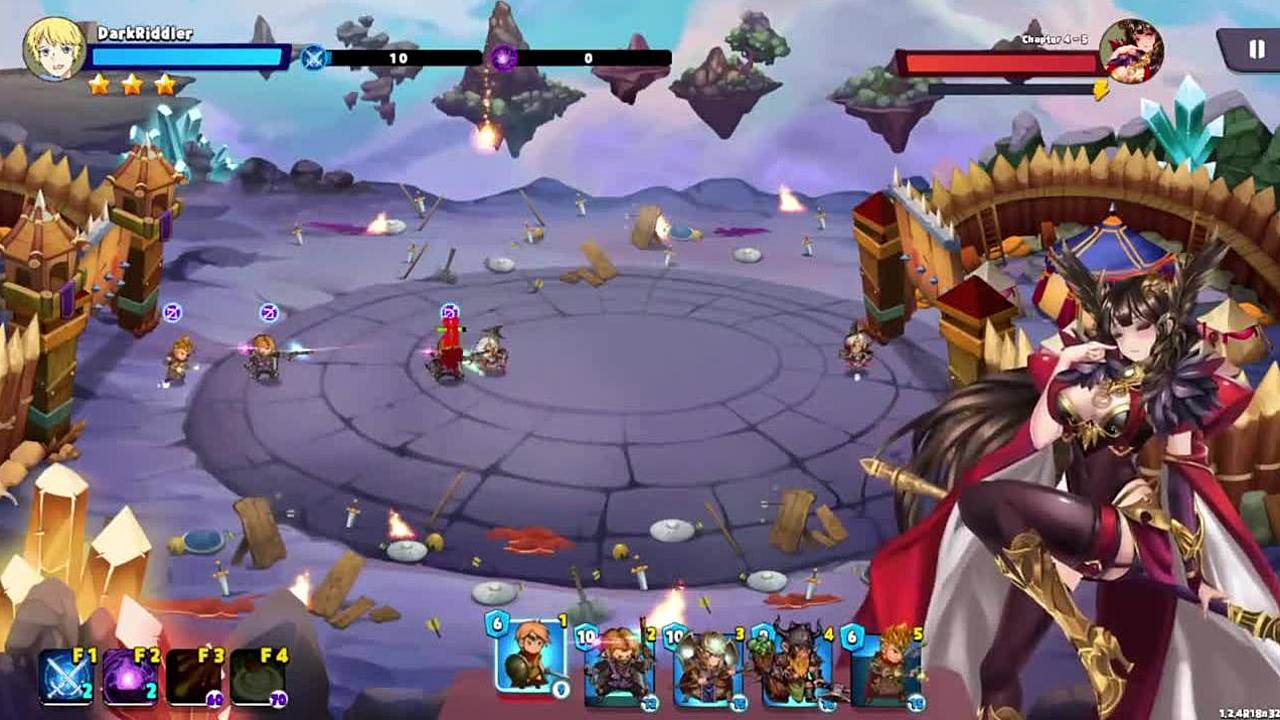
Task: Select the dark meteor skill marked F3
Action: tap(194, 676)
